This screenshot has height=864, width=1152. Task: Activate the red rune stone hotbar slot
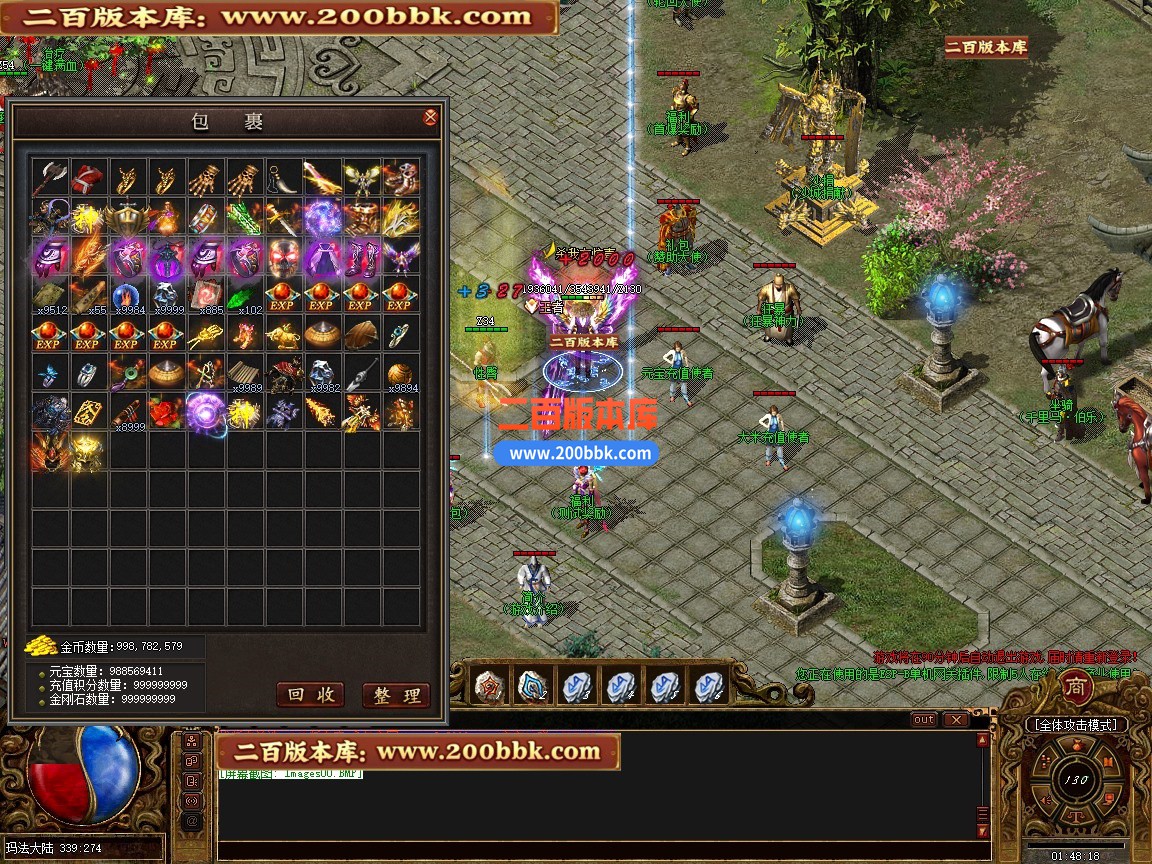(x=488, y=686)
